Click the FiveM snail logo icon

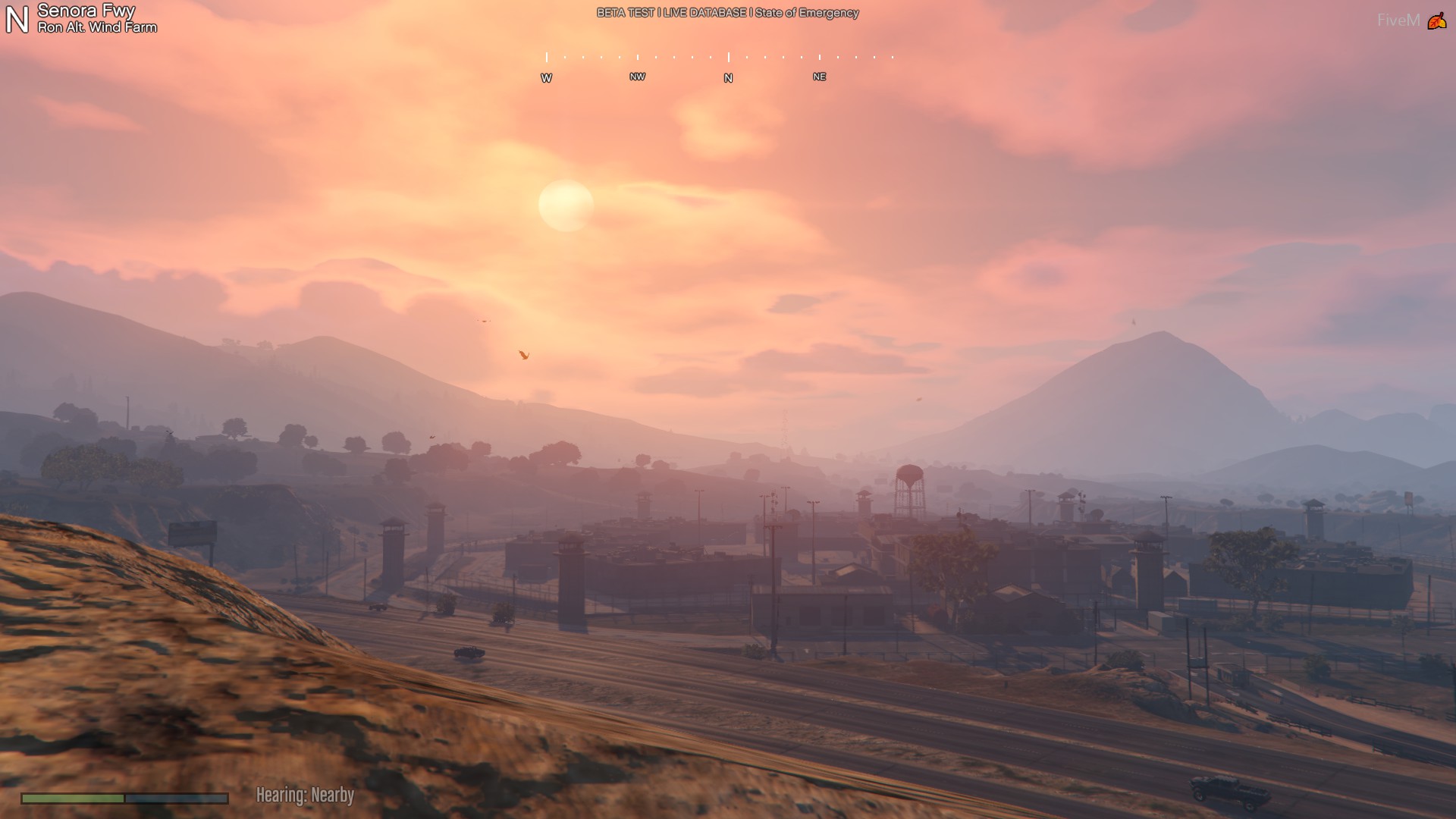pyautogui.click(x=1436, y=21)
